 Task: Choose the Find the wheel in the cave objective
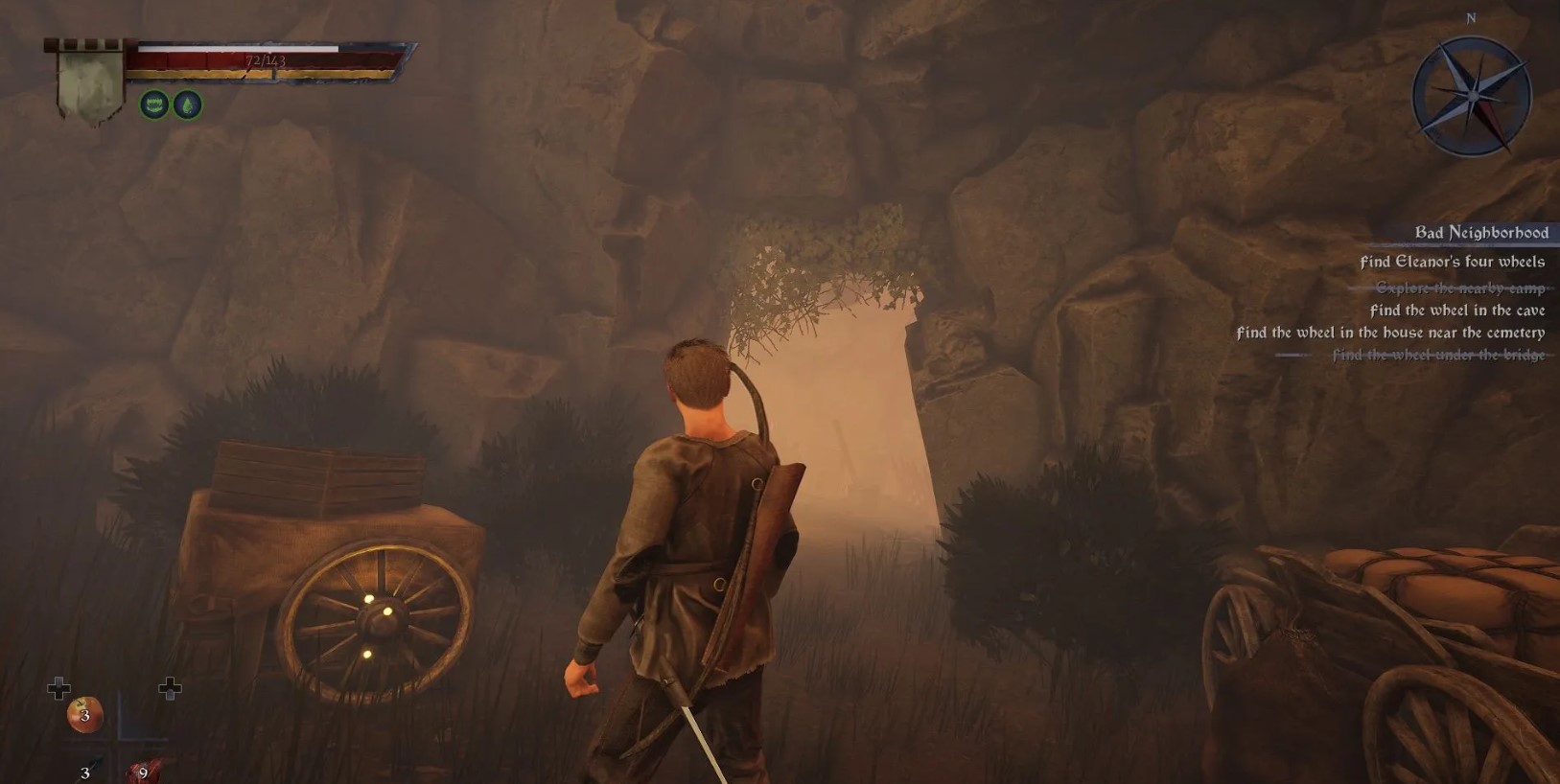(x=1456, y=311)
